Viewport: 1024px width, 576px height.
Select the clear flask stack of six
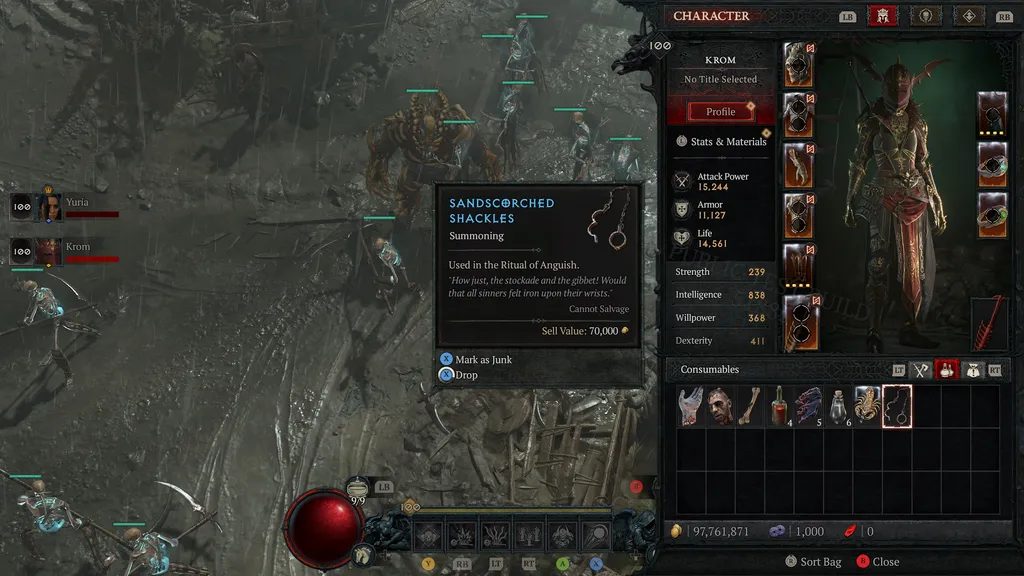pos(838,407)
